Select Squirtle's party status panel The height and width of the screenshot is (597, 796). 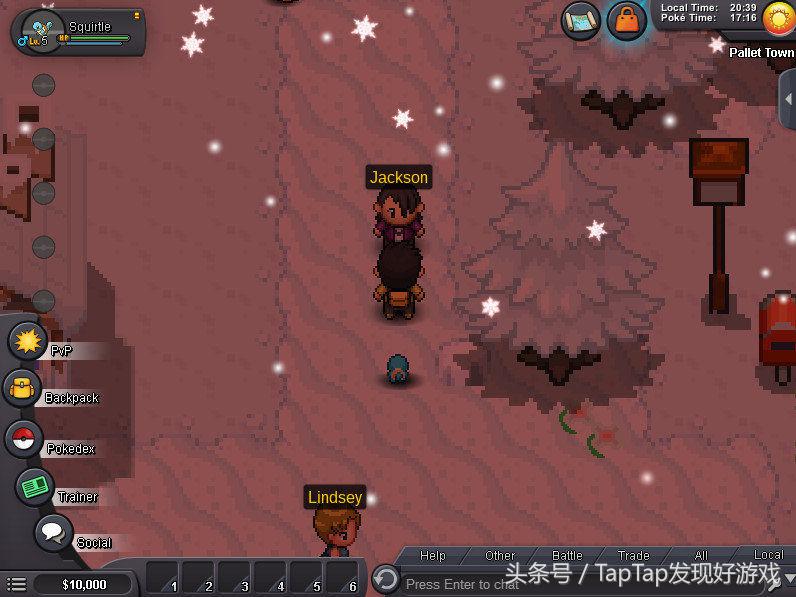(x=78, y=31)
